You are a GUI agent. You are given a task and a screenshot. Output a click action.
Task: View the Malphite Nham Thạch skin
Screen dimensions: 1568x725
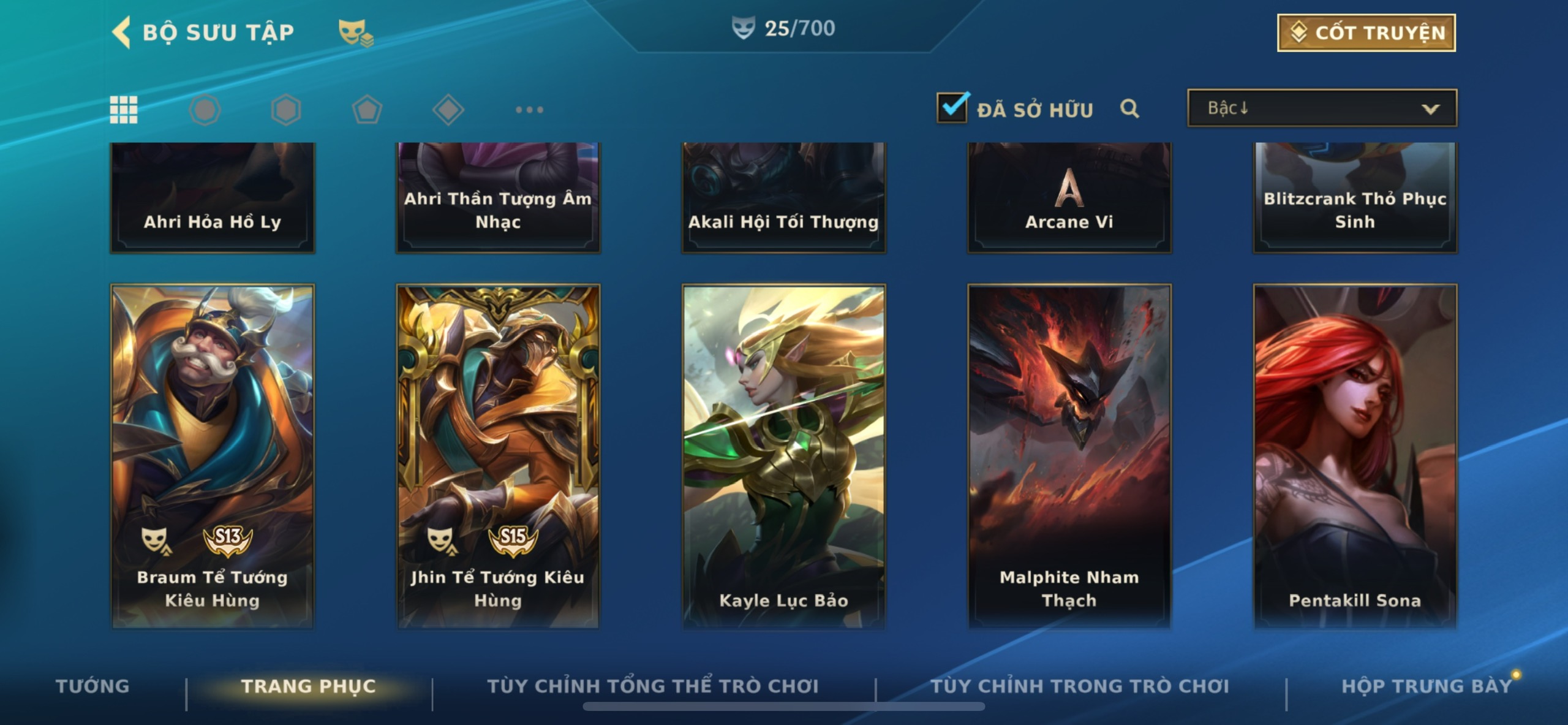(1069, 455)
